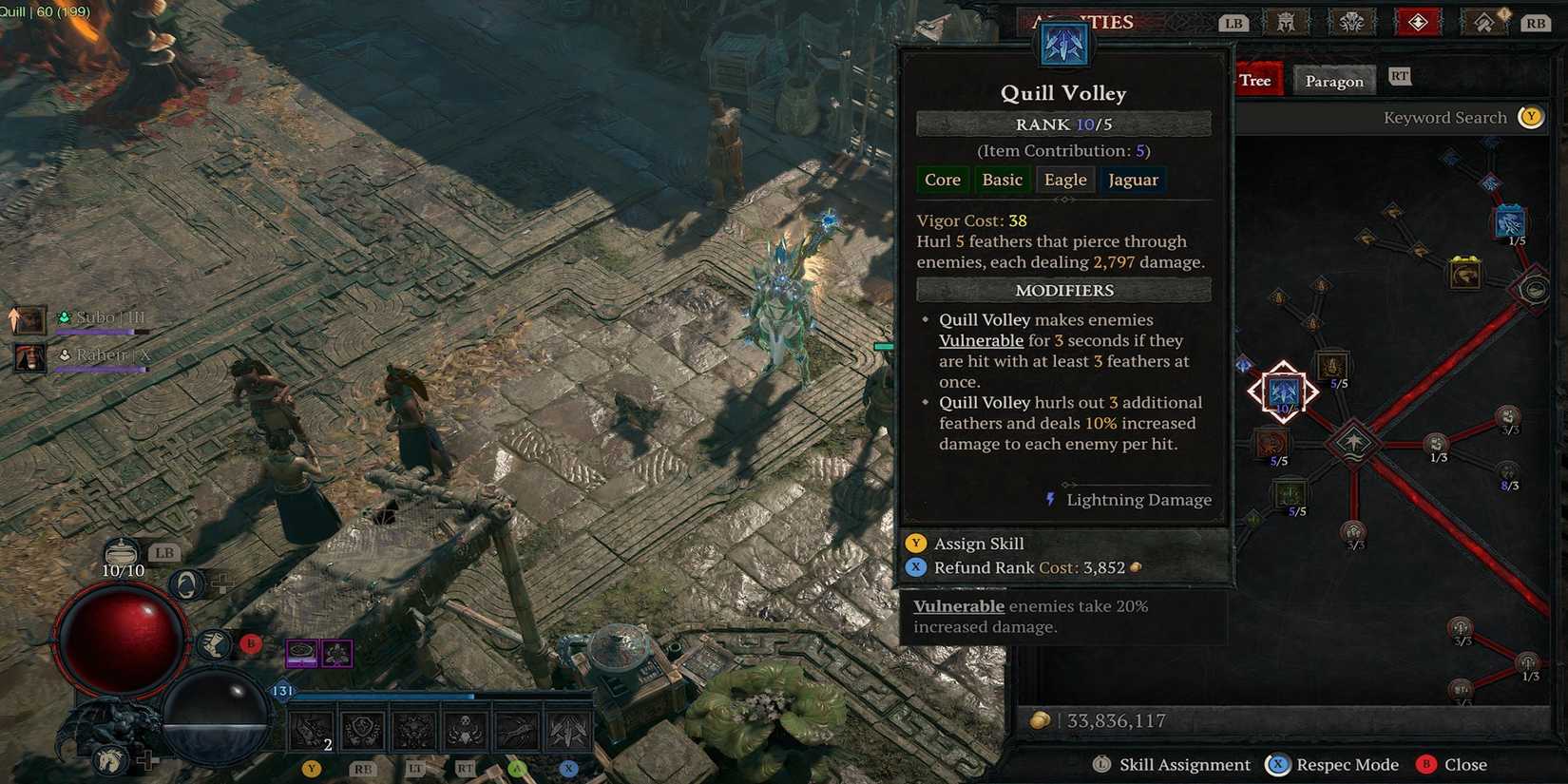
Task: Assign the Quill Volley skill
Action: click(978, 544)
